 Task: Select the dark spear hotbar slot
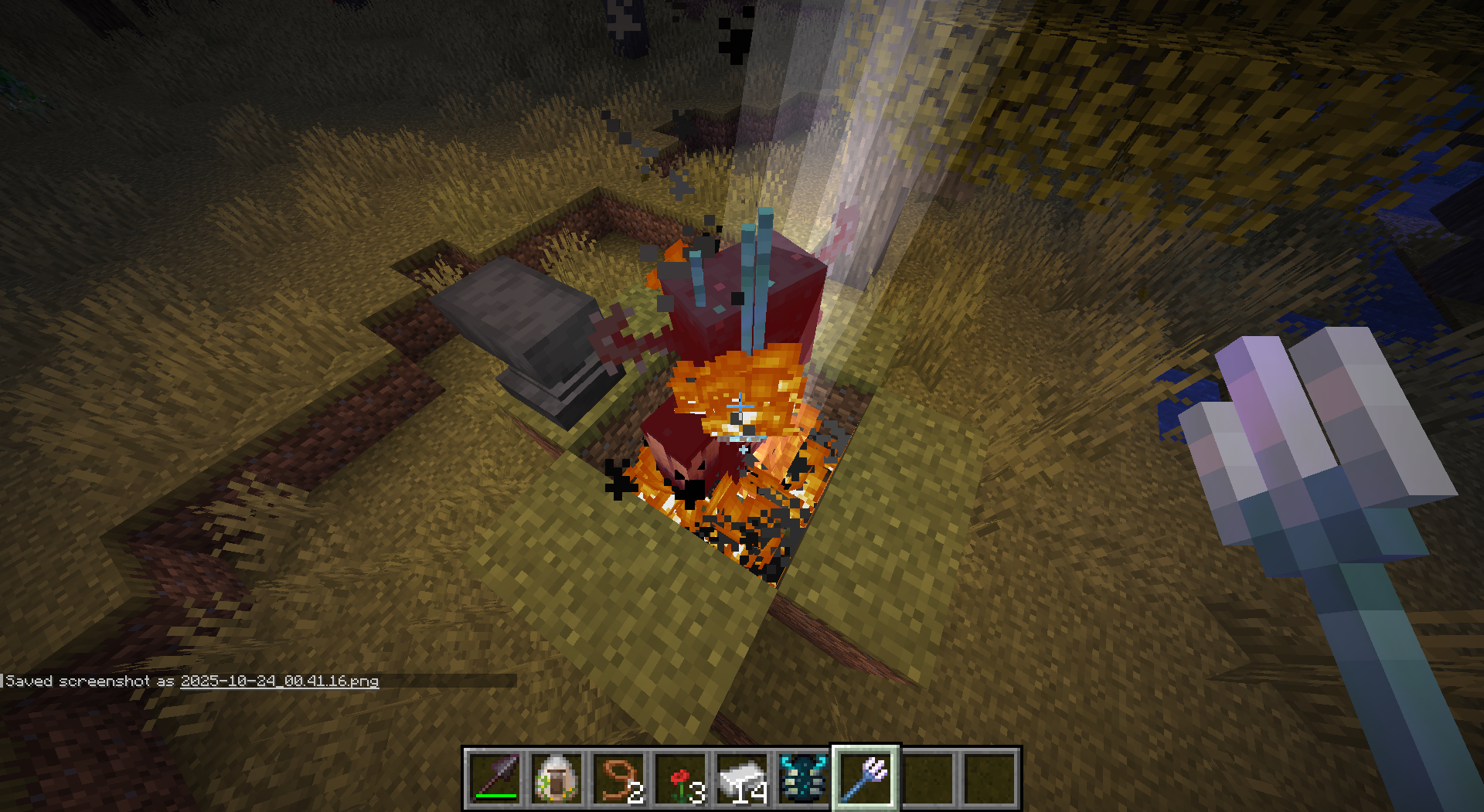[495, 778]
